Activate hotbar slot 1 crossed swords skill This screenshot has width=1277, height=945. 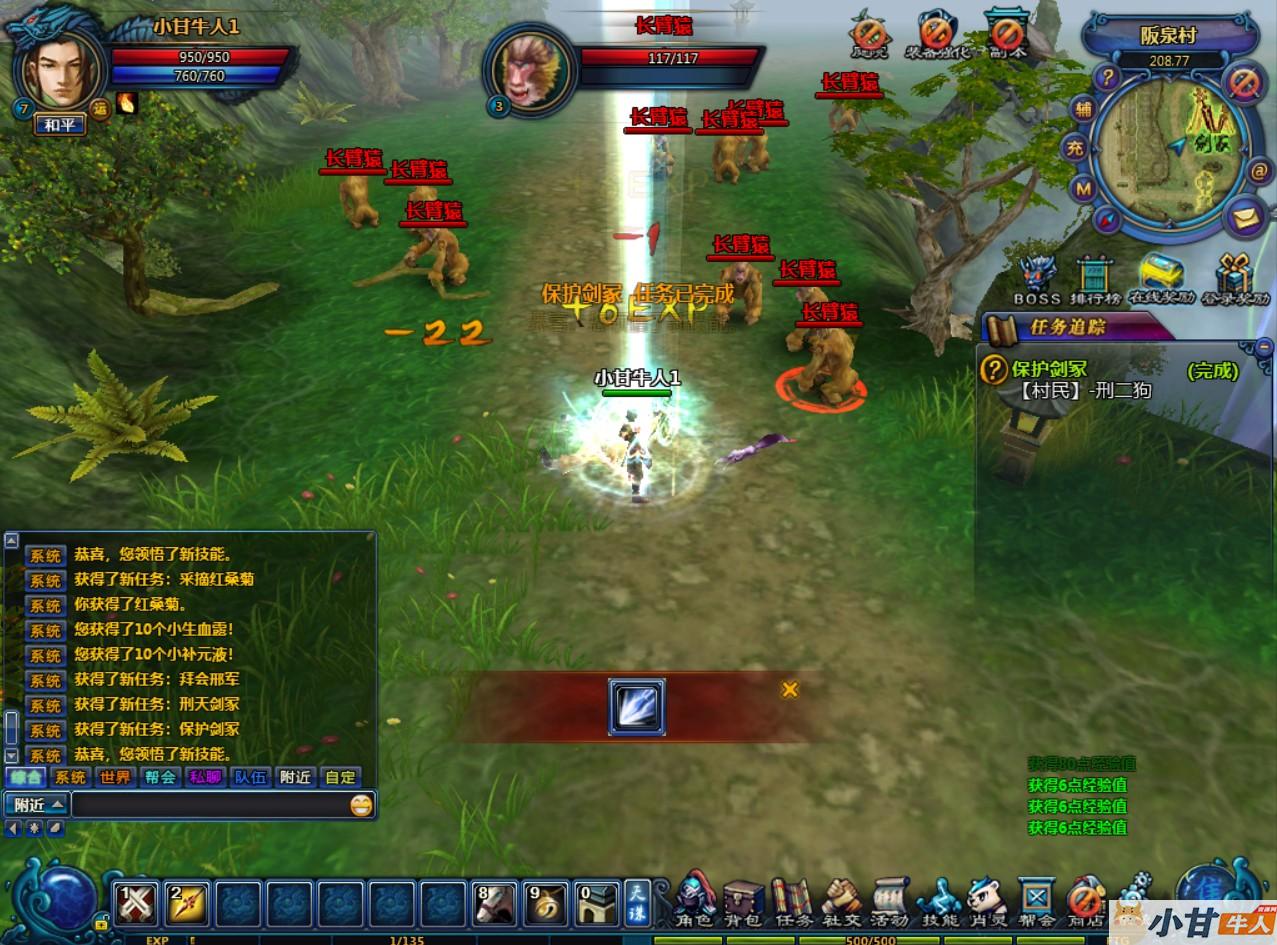coord(137,904)
